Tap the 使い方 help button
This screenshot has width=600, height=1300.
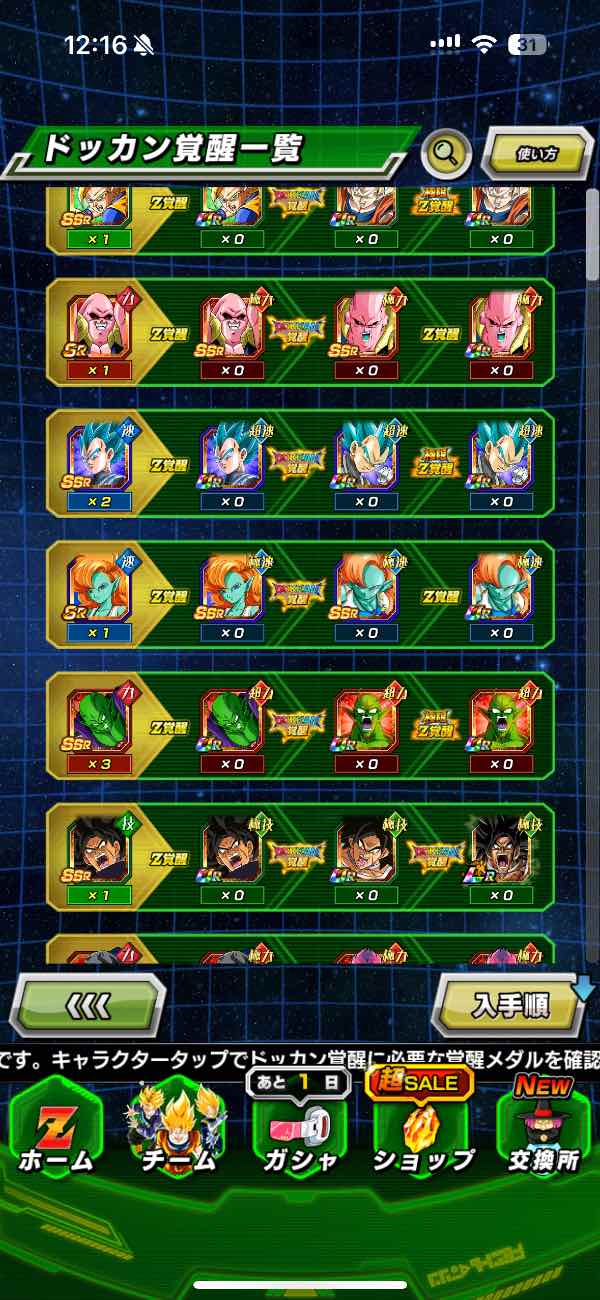pos(536,154)
